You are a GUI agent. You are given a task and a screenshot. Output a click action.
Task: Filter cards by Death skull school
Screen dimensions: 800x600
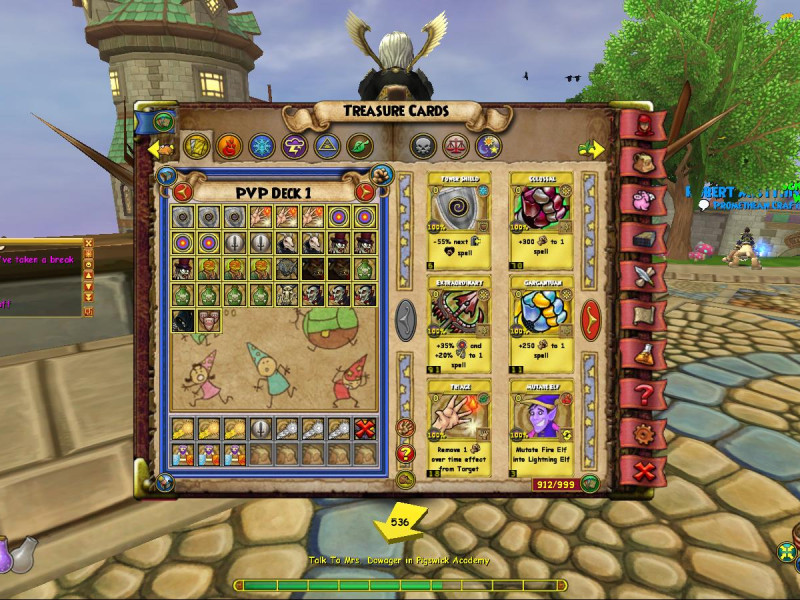pyautogui.click(x=422, y=146)
